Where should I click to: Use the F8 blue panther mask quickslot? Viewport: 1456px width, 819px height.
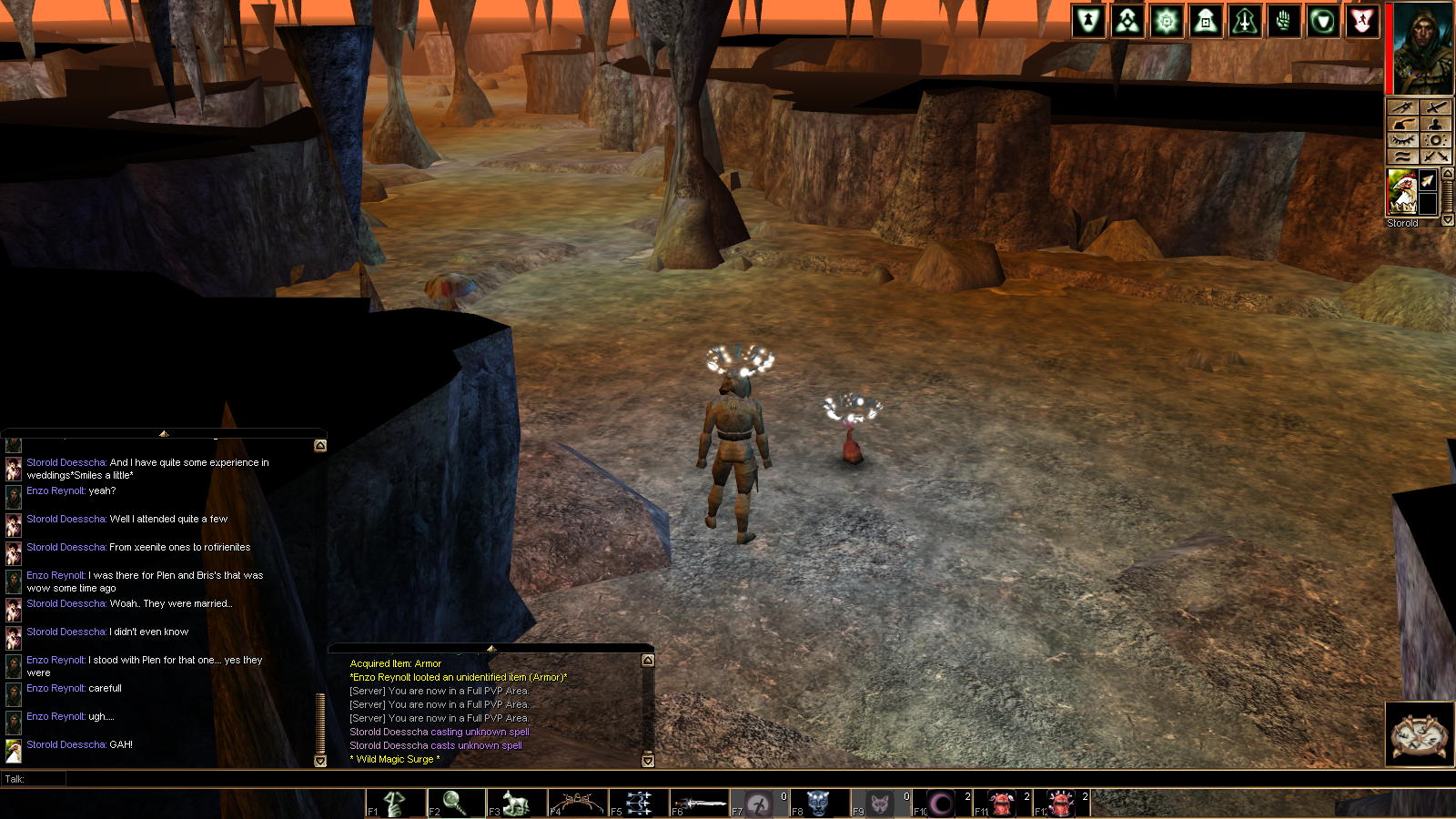[819, 804]
